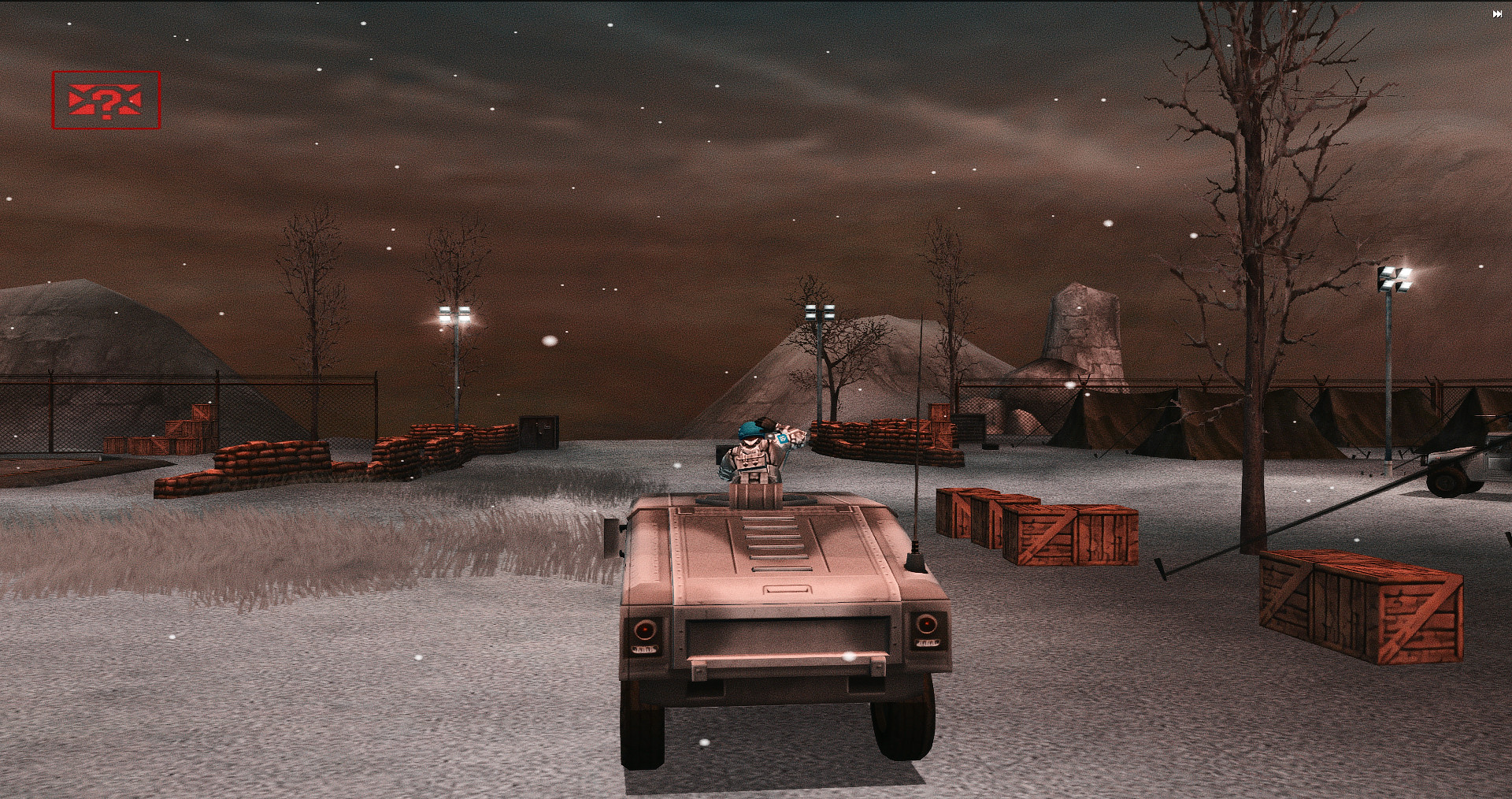Click the metal cabinet beside the sandbags
1512x799 pixels.
click(x=540, y=434)
